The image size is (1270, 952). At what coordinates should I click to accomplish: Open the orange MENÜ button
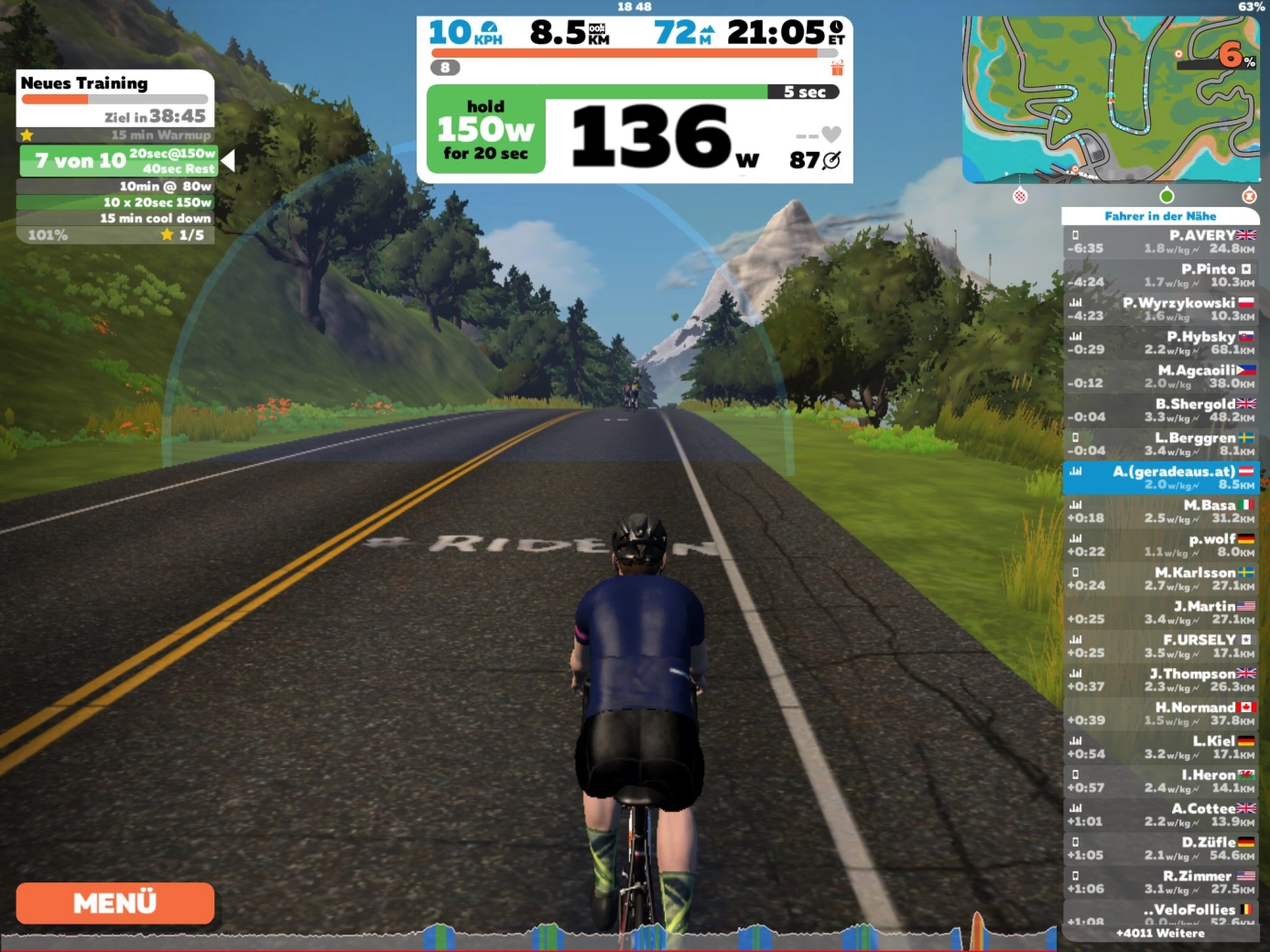click(115, 903)
